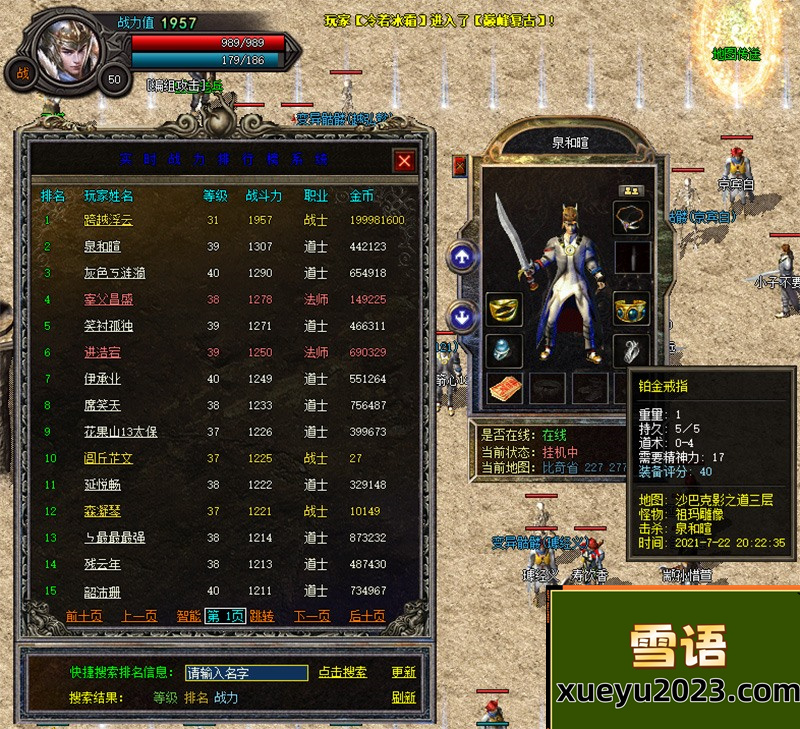Choose player 灰色丂洼涵 in the ranking

coord(115,273)
